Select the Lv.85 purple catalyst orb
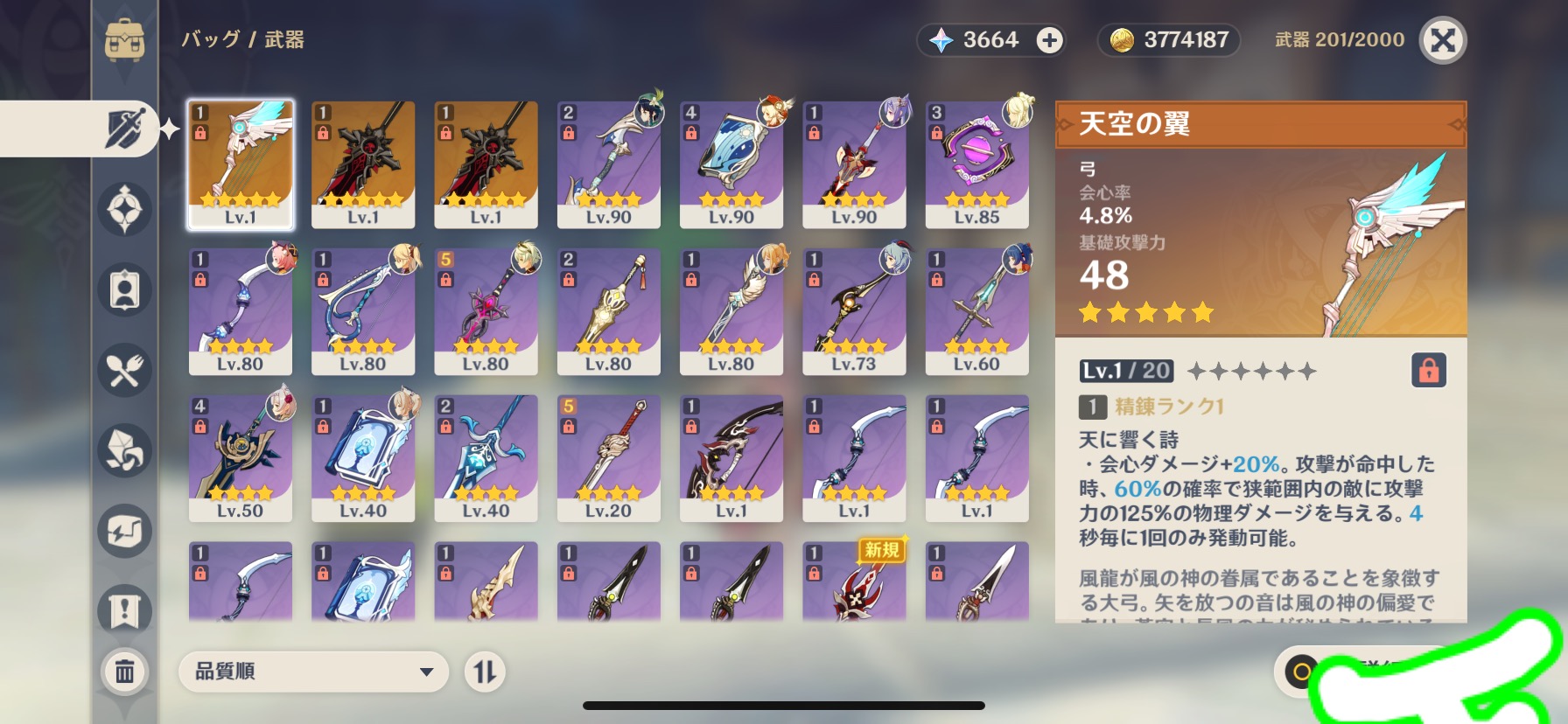 coord(976,164)
